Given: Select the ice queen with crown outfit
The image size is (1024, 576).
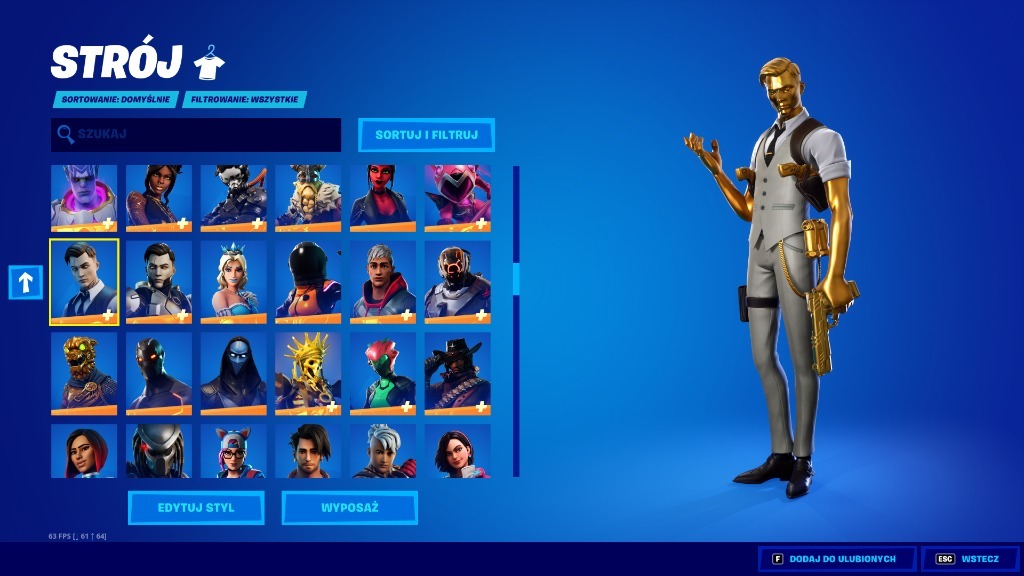Looking at the screenshot, I should [234, 282].
